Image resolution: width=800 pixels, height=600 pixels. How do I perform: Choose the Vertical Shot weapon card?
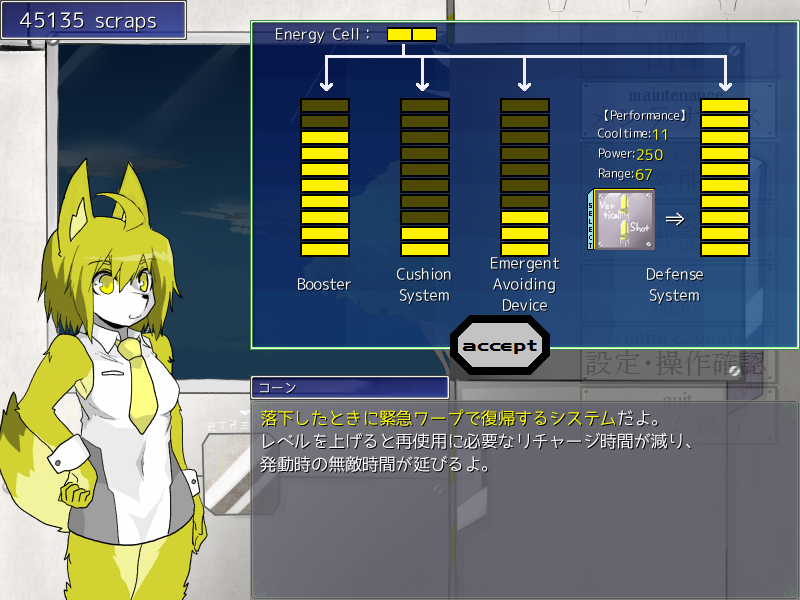tap(625, 220)
